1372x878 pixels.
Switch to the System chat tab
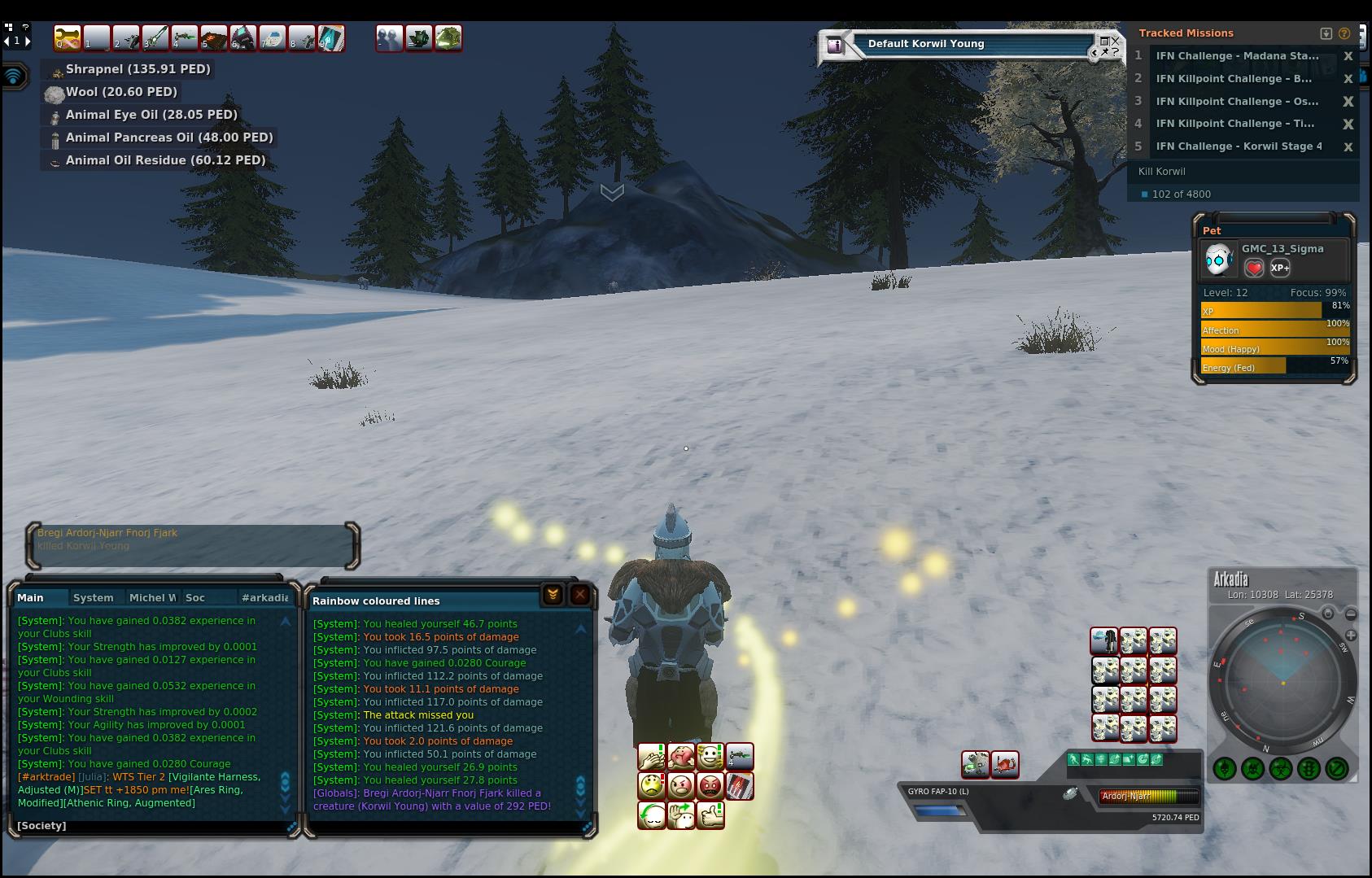[x=94, y=597]
